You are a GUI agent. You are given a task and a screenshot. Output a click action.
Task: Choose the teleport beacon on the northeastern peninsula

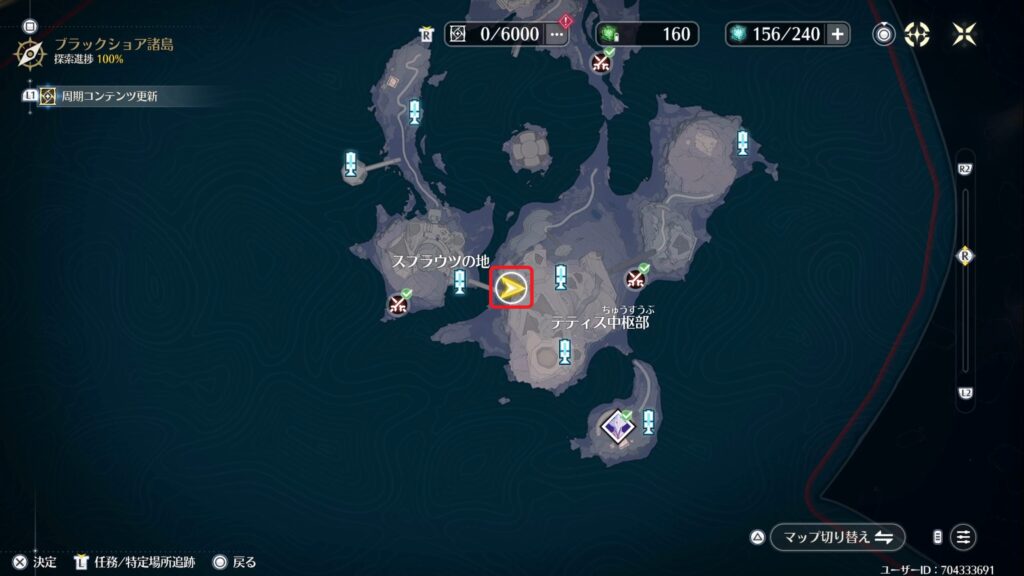pos(742,142)
